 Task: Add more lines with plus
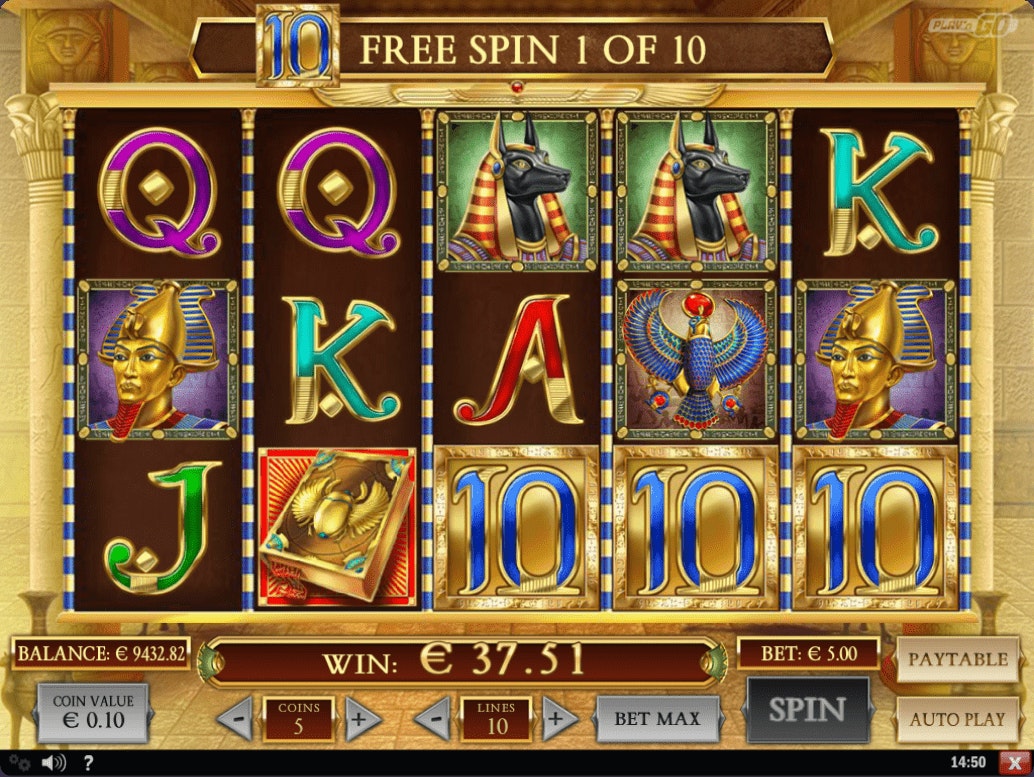559,718
